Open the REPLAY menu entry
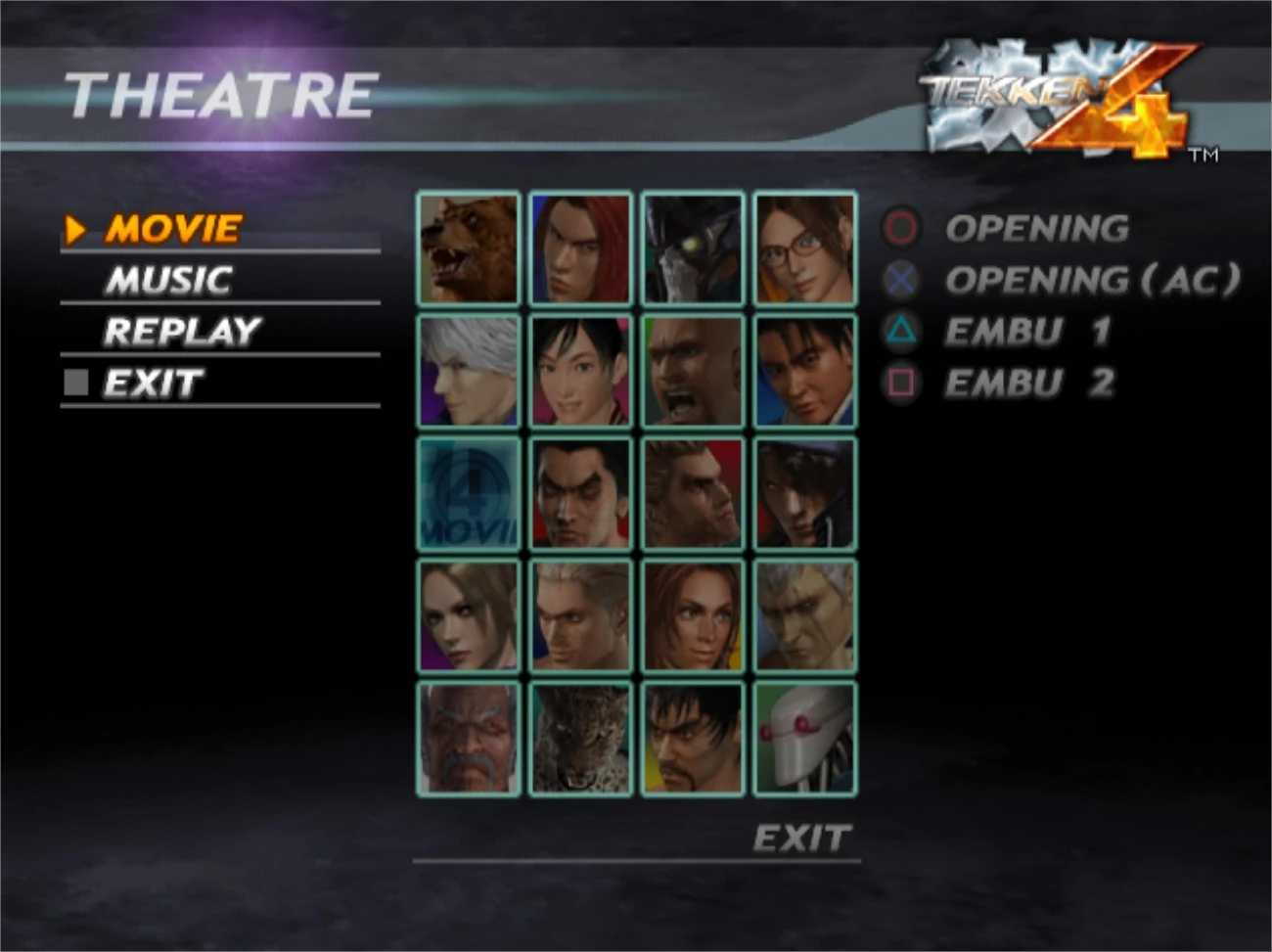 point(181,332)
